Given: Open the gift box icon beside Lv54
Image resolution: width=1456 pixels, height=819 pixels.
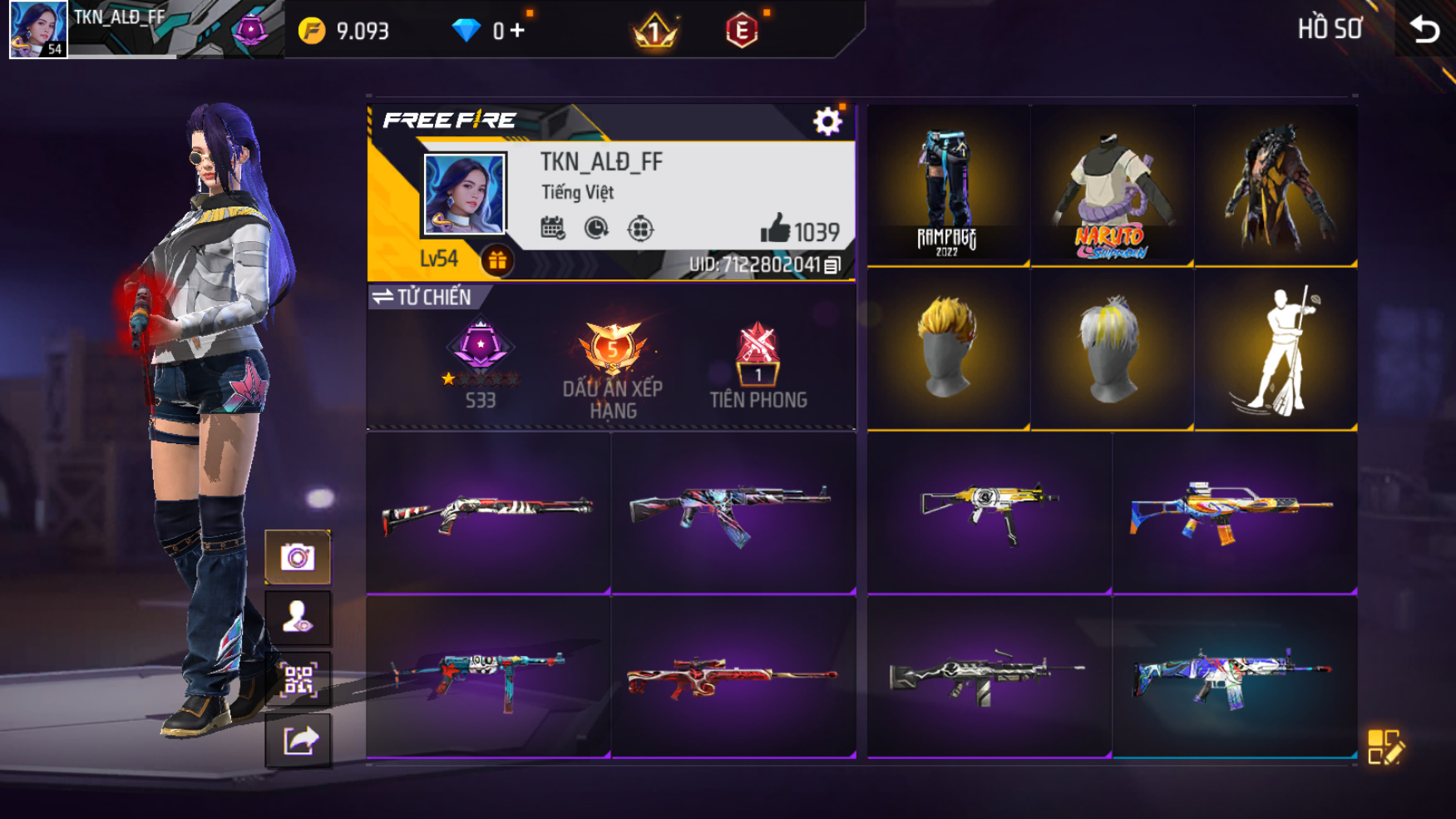Looking at the screenshot, I should coord(497,260).
